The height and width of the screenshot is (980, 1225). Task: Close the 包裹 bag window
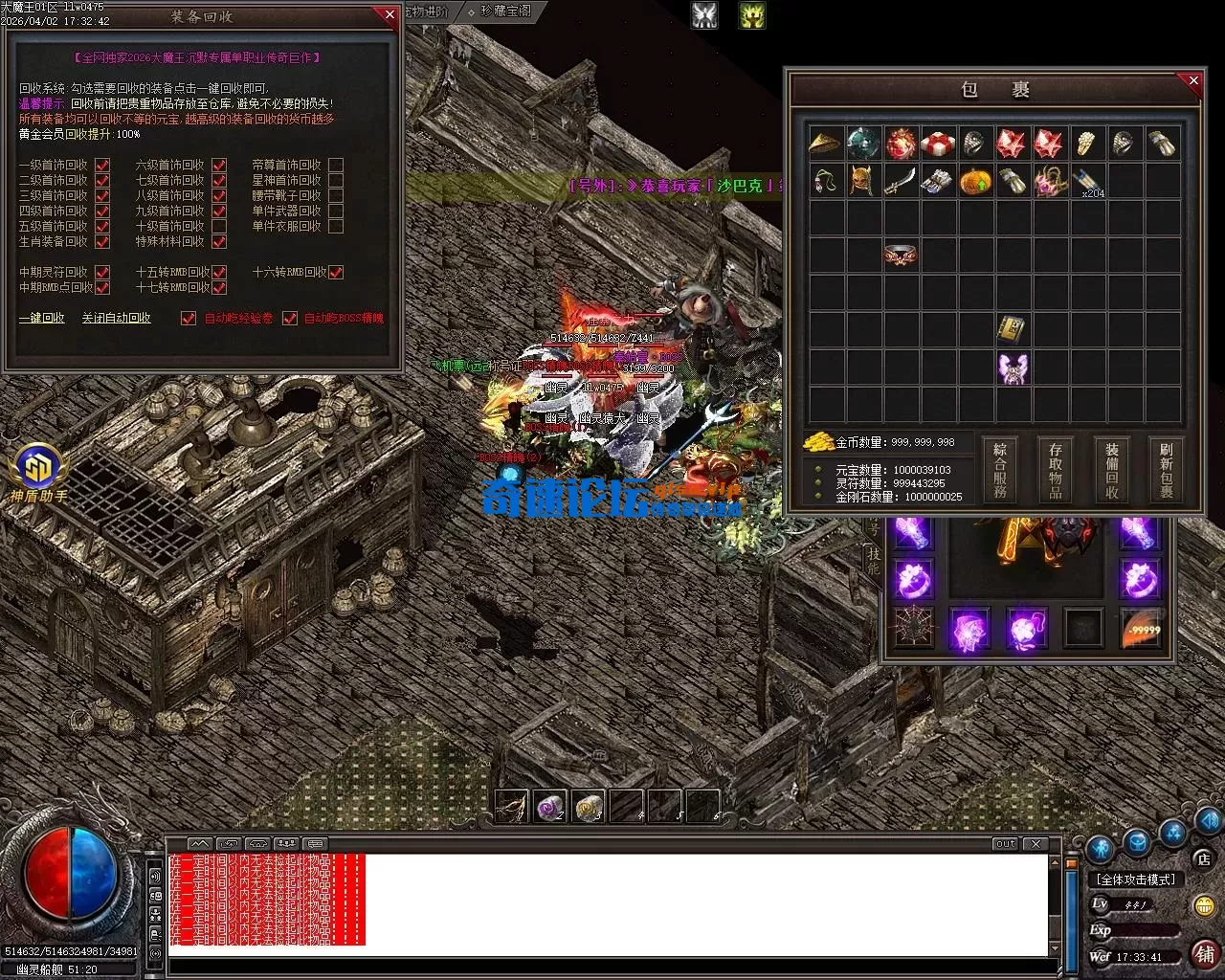point(1193,81)
